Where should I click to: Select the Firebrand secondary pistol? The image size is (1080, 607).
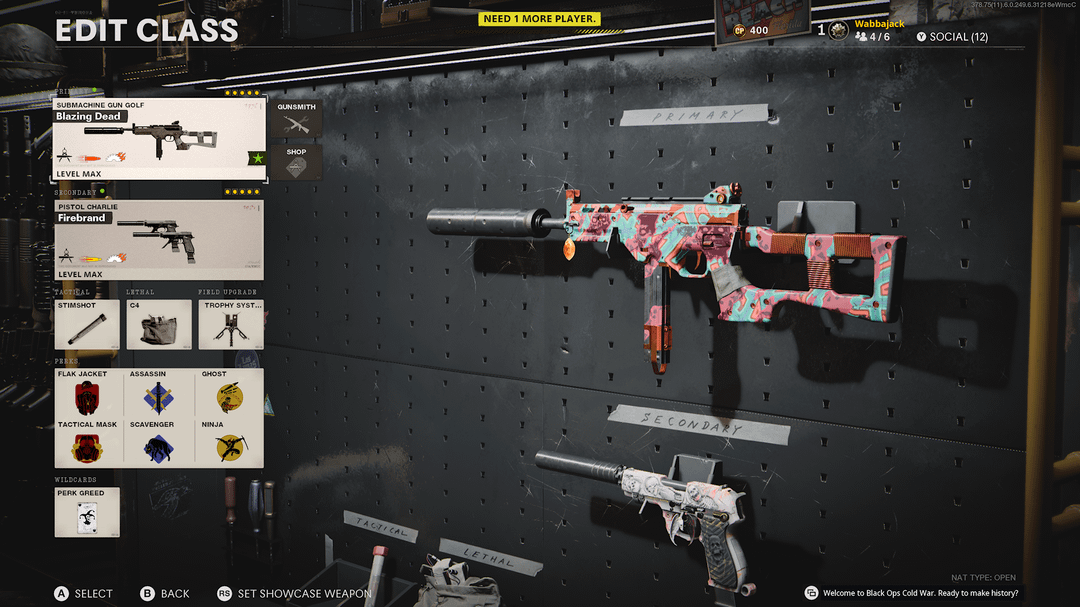(159, 240)
